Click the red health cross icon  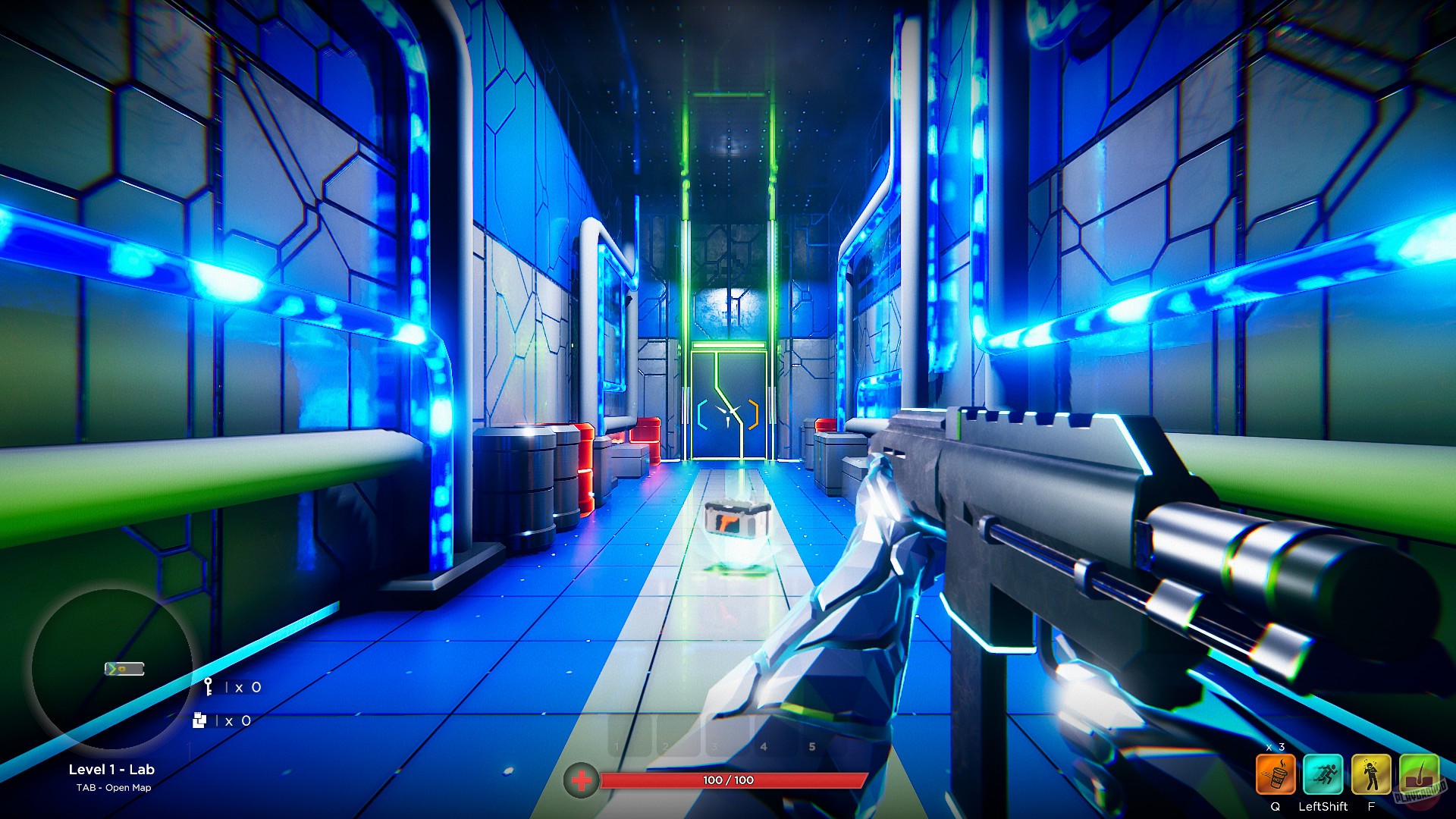point(580,778)
